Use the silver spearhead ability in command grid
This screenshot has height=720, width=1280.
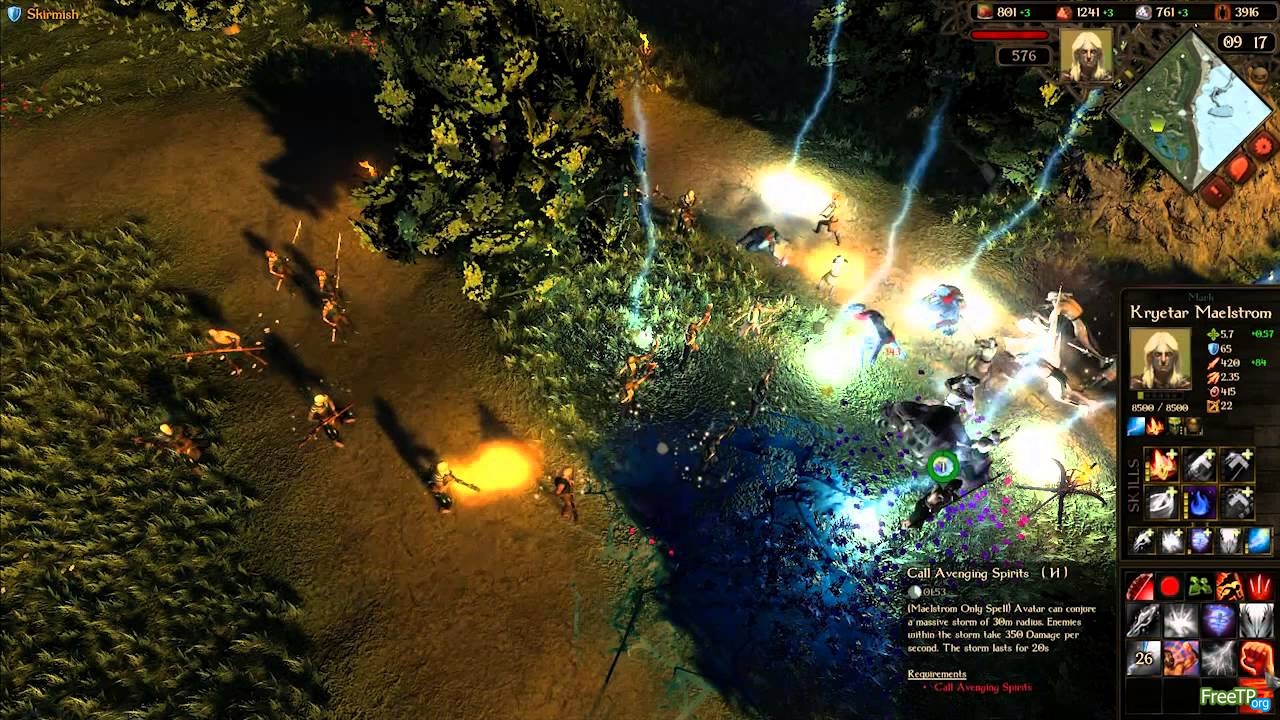coord(1142,621)
